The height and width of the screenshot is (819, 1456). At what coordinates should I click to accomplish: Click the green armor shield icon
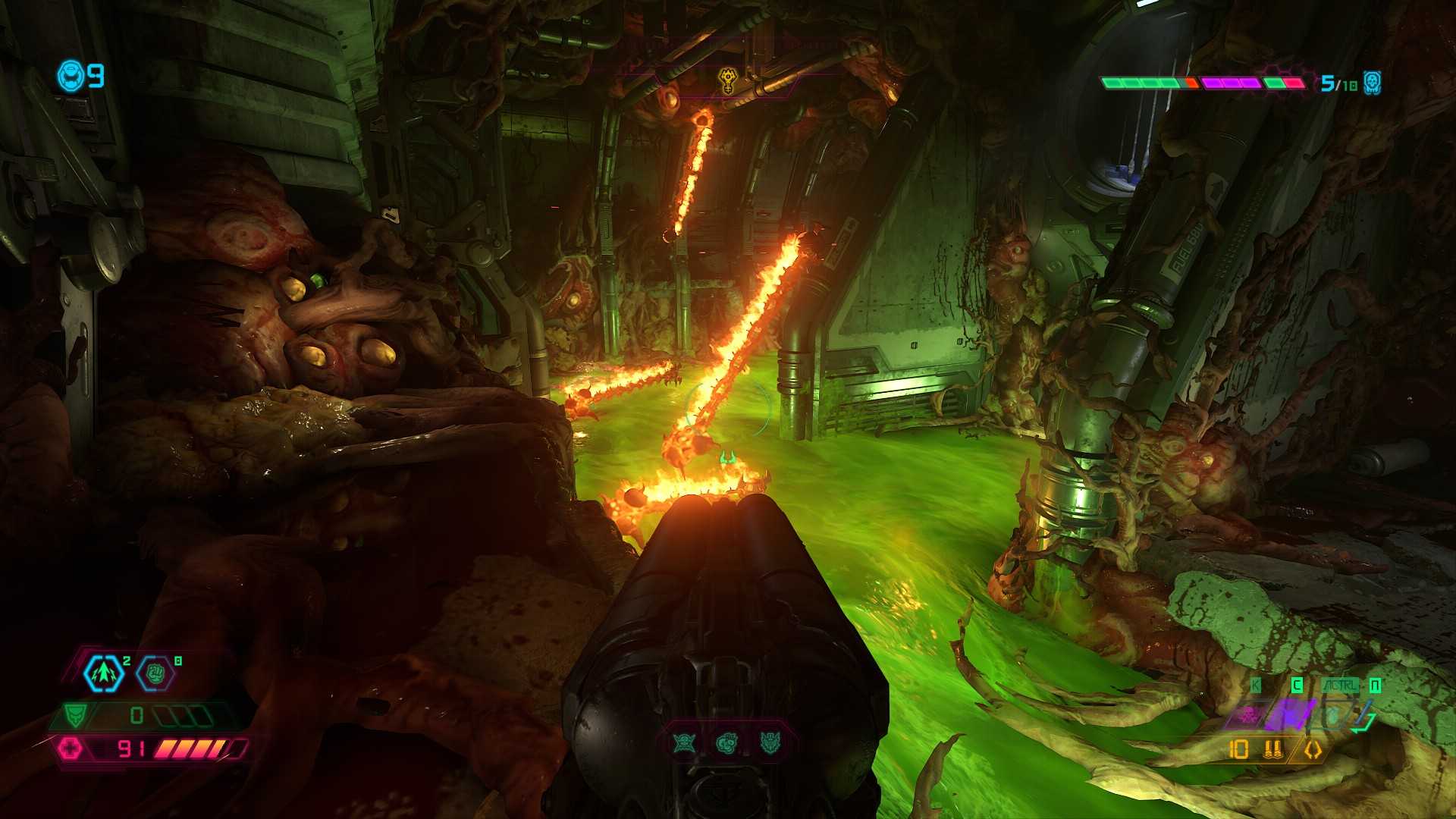(x=75, y=715)
